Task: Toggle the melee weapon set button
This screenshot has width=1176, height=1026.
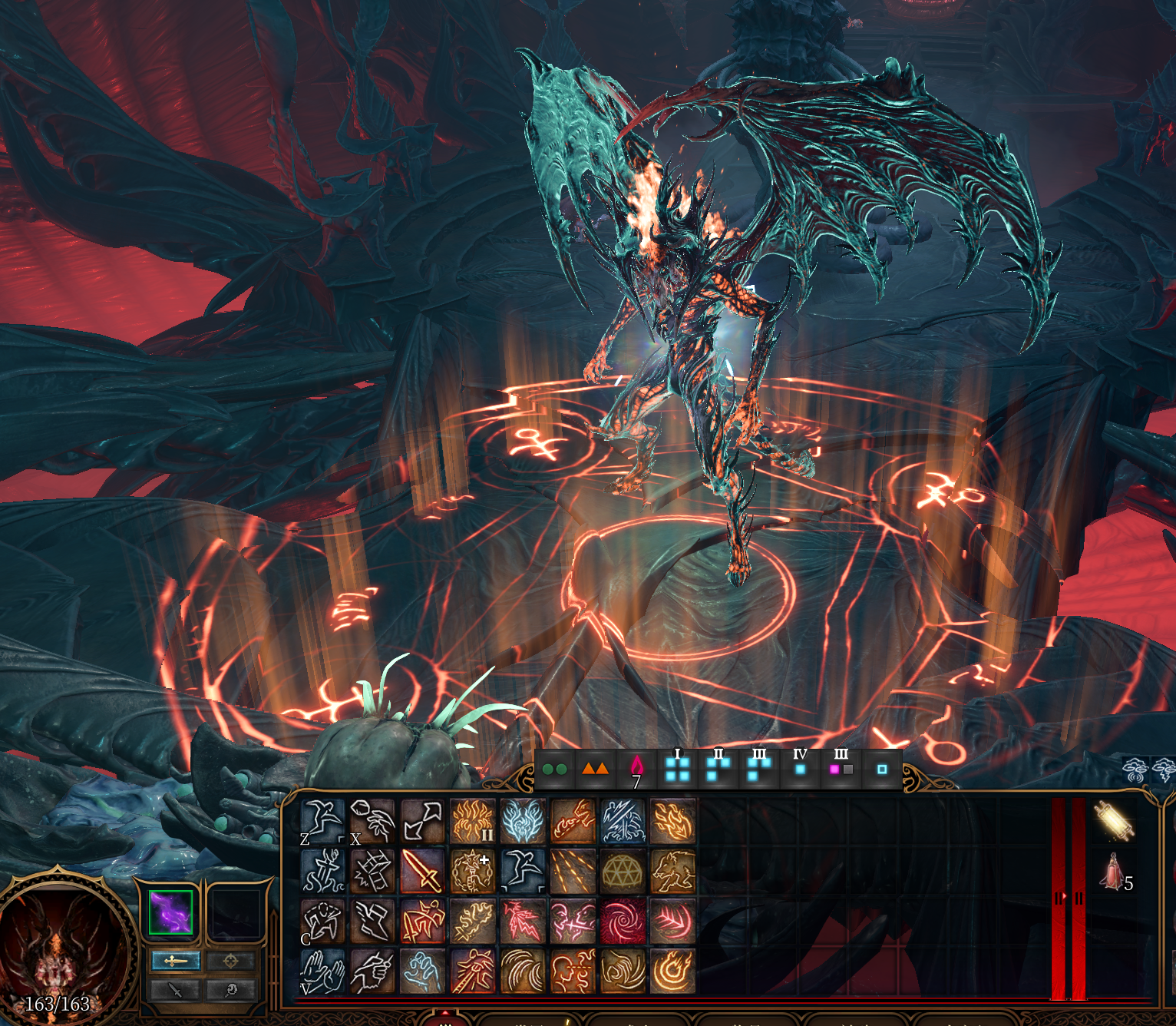Action: pos(176,961)
